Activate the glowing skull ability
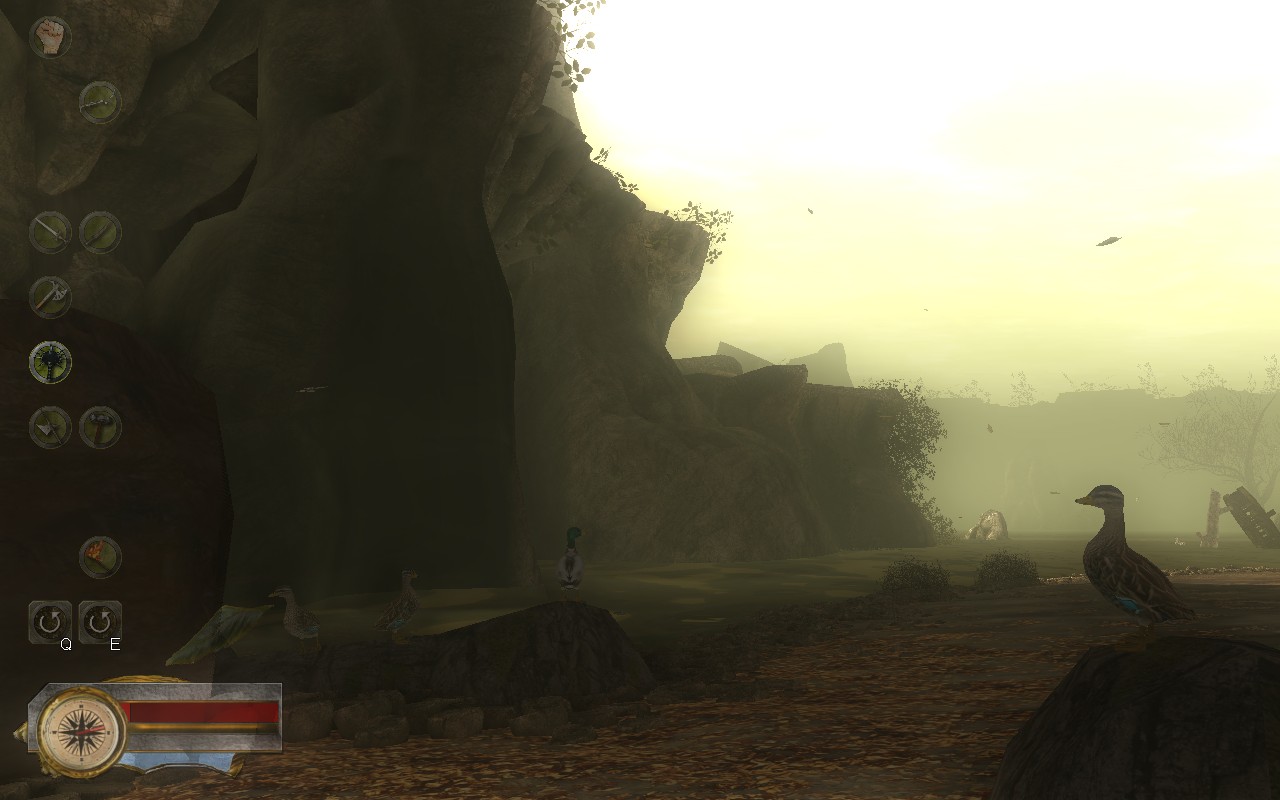The image size is (1280, 800). pos(52,362)
